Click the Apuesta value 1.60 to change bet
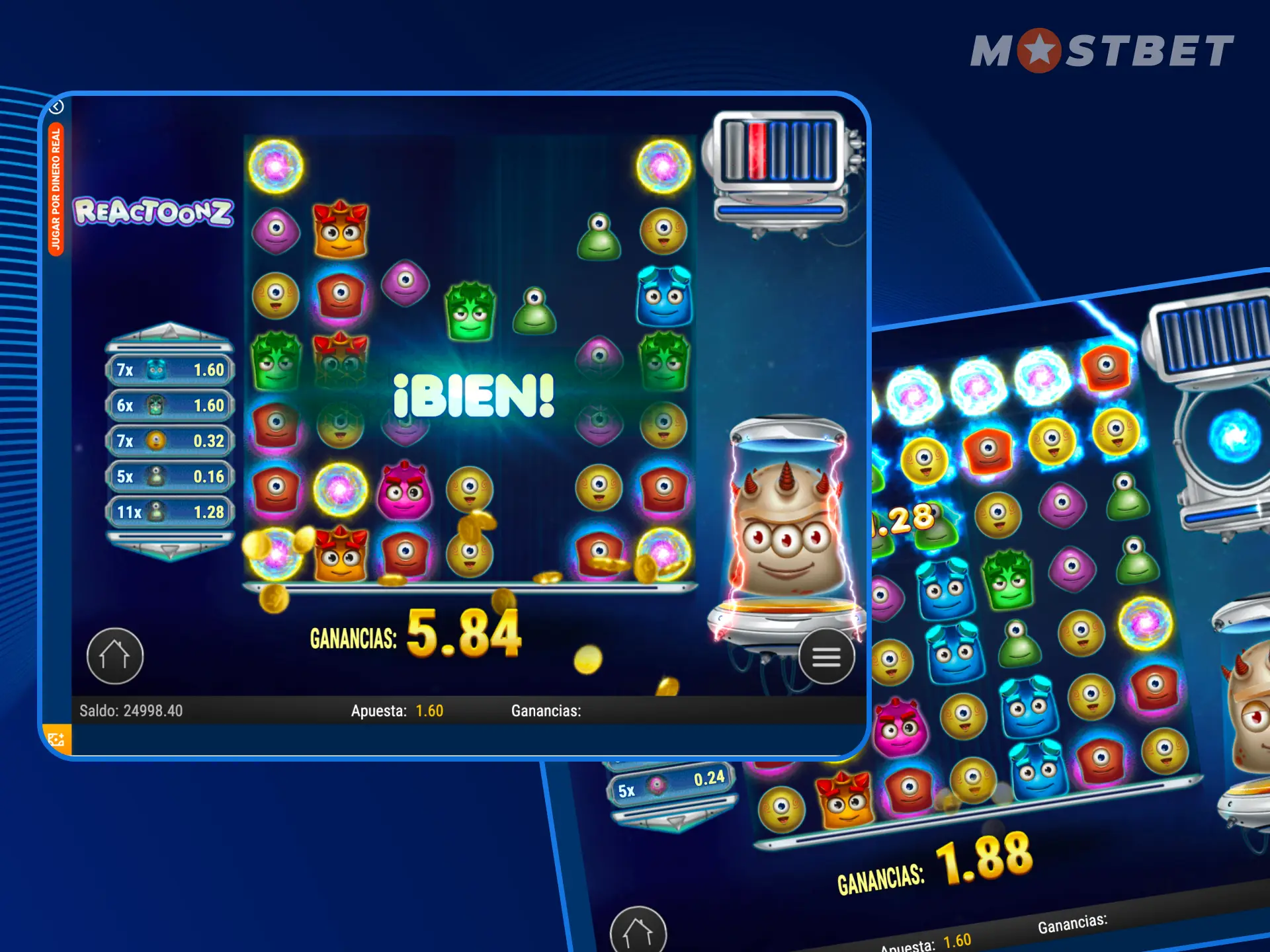Screen dimensions: 1270x952 [x=429, y=711]
